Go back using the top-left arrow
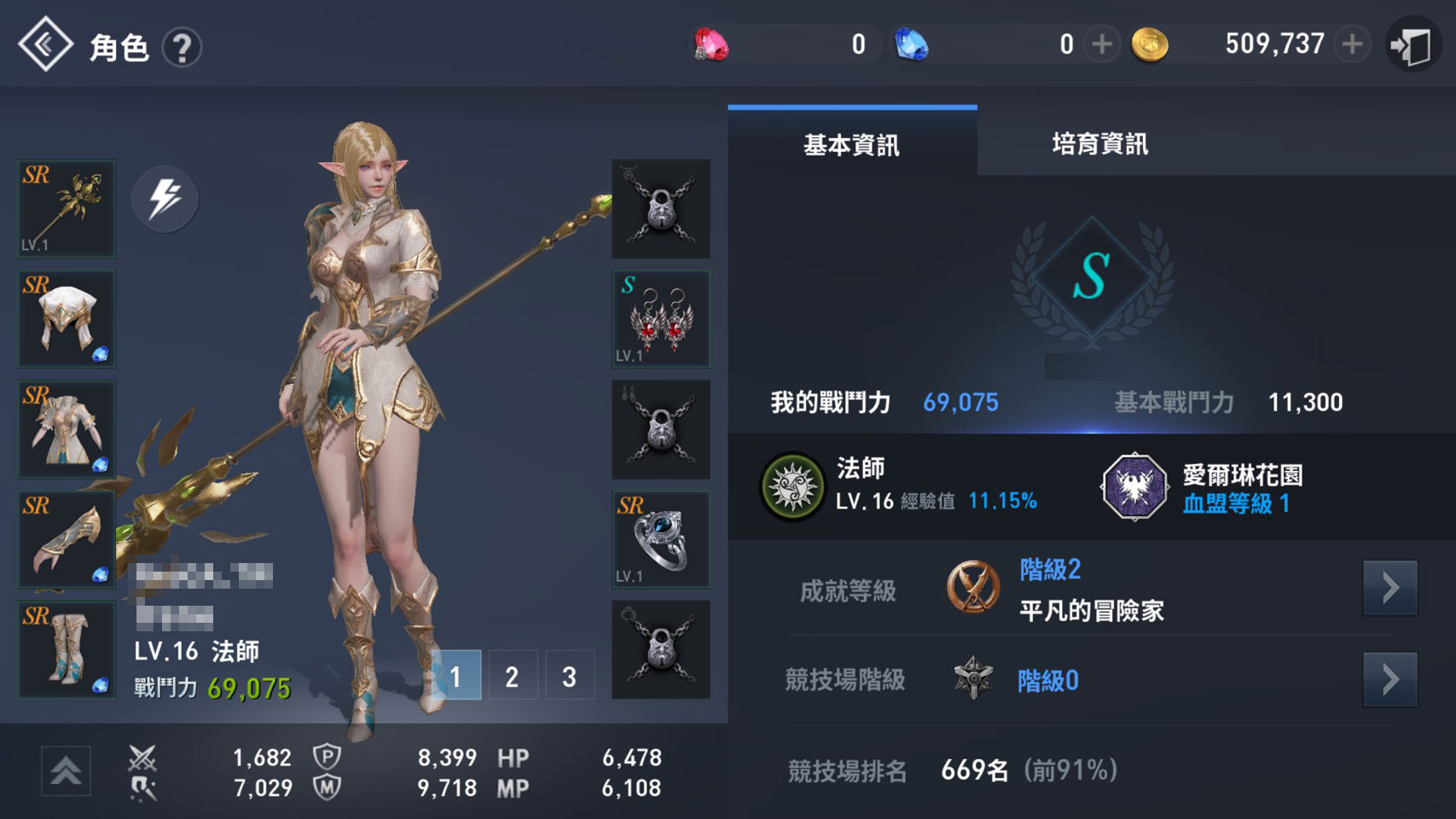 pos(45,44)
